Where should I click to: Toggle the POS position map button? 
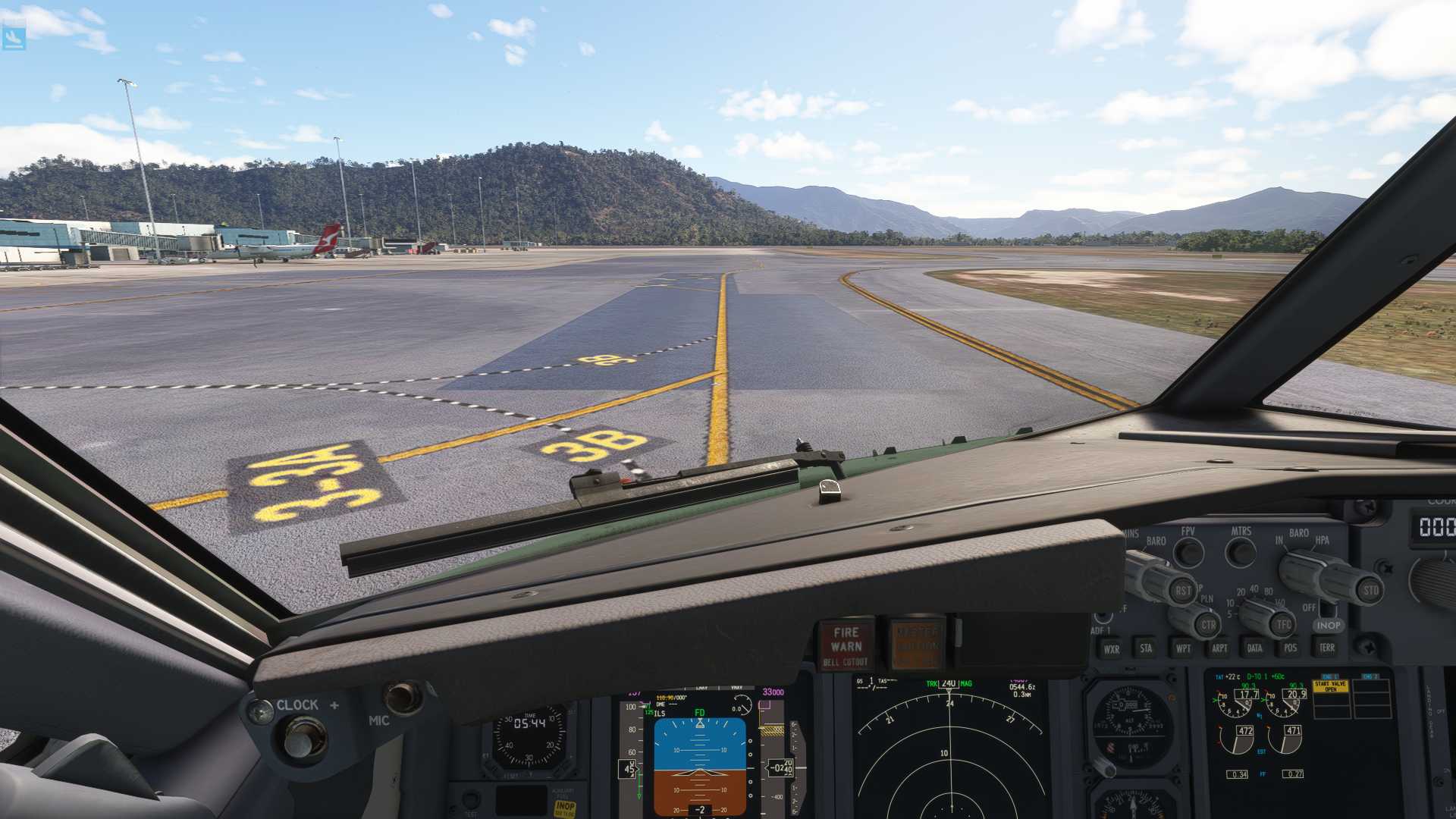click(x=1291, y=648)
